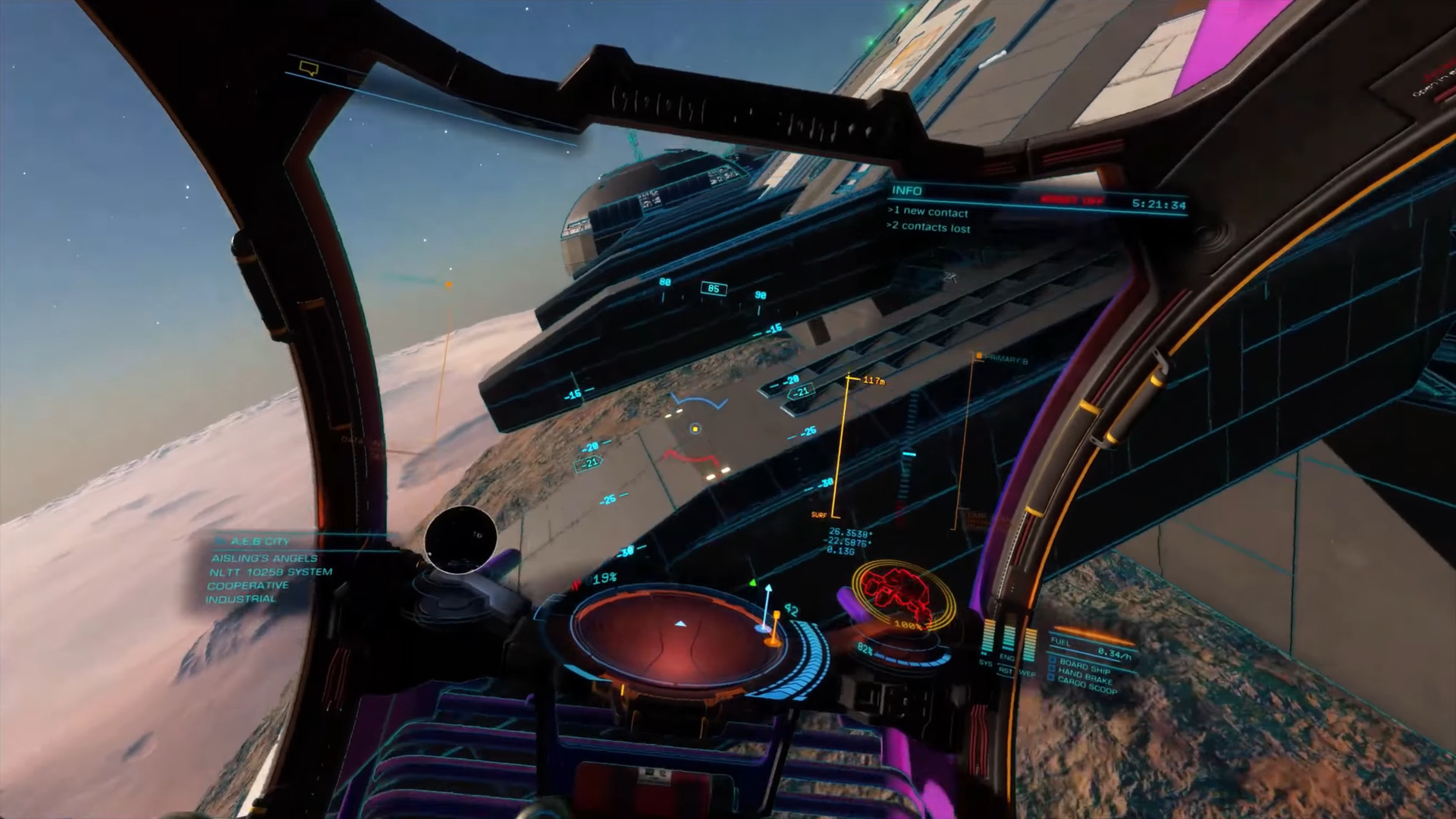Select the WEP power distributor bar
Screen dimensions: 1456x819
pyautogui.click(x=1029, y=645)
